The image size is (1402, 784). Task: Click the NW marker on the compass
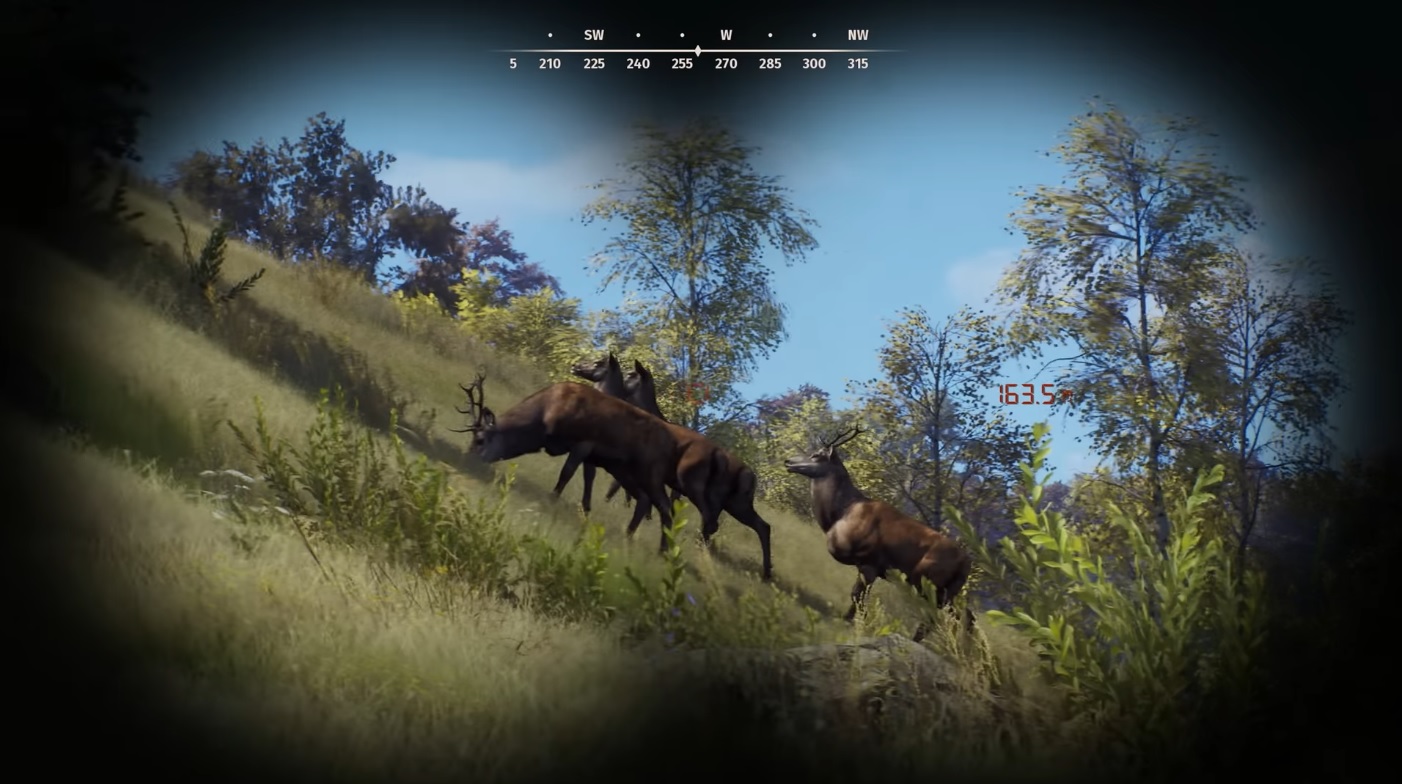(858, 34)
